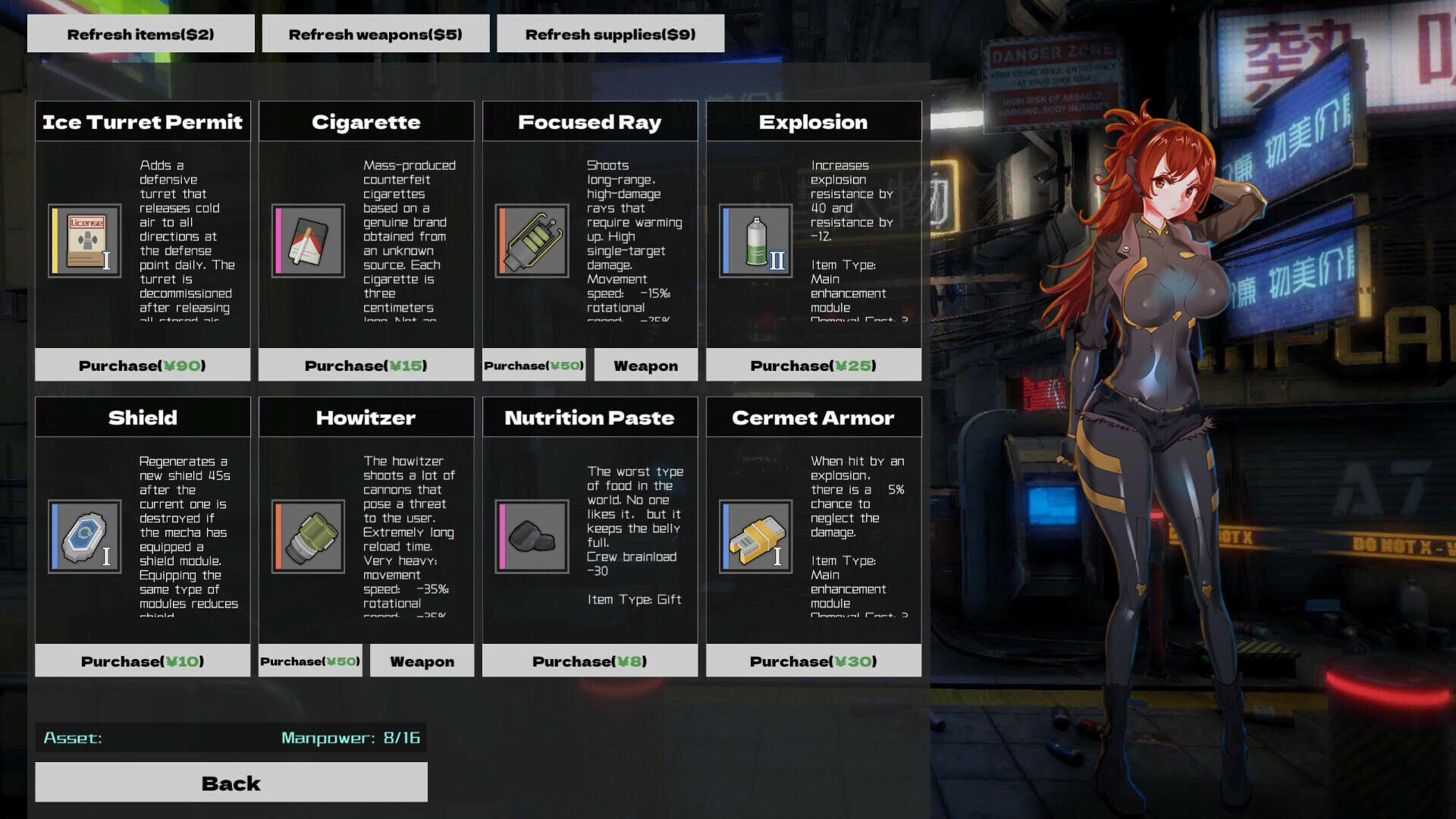The width and height of the screenshot is (1456, 819).
Task: Refresh the shop items for $2
Action: point(141,34)
